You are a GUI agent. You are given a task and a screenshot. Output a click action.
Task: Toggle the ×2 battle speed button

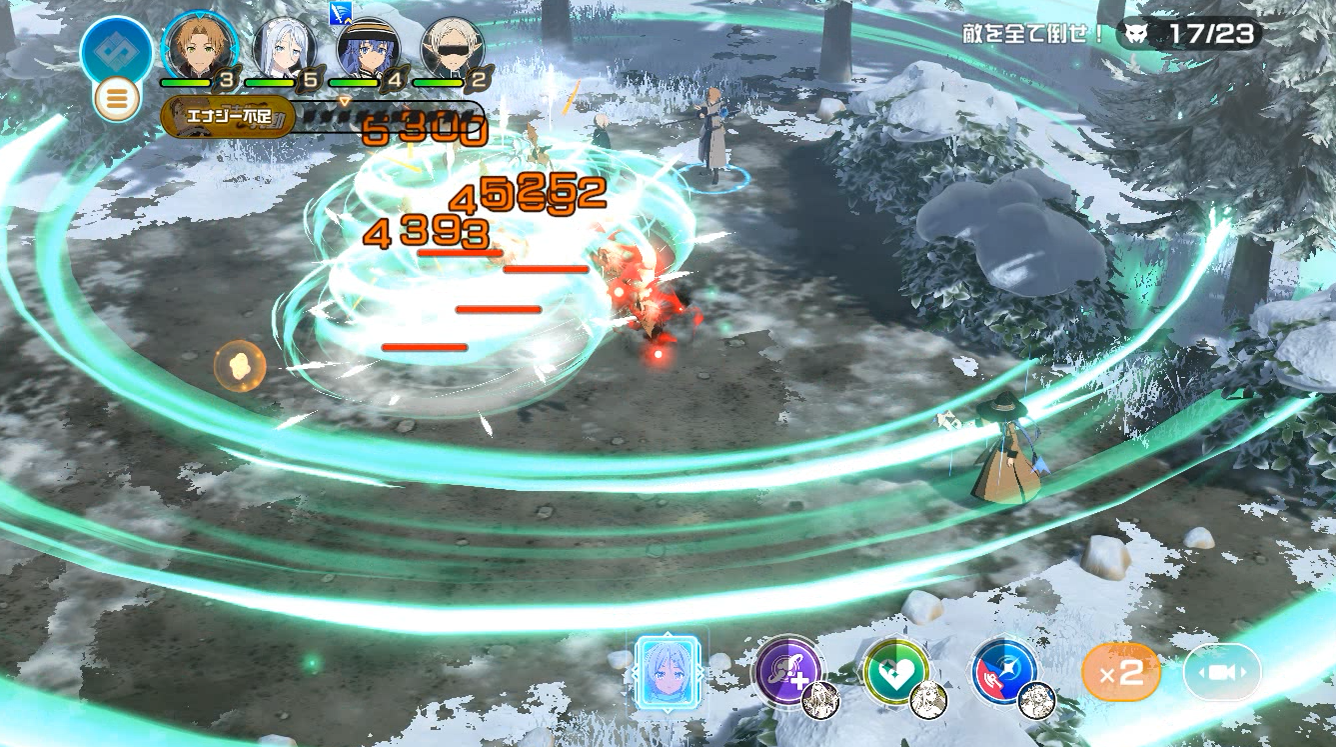pyautogui.click(x=1121, y=672)
